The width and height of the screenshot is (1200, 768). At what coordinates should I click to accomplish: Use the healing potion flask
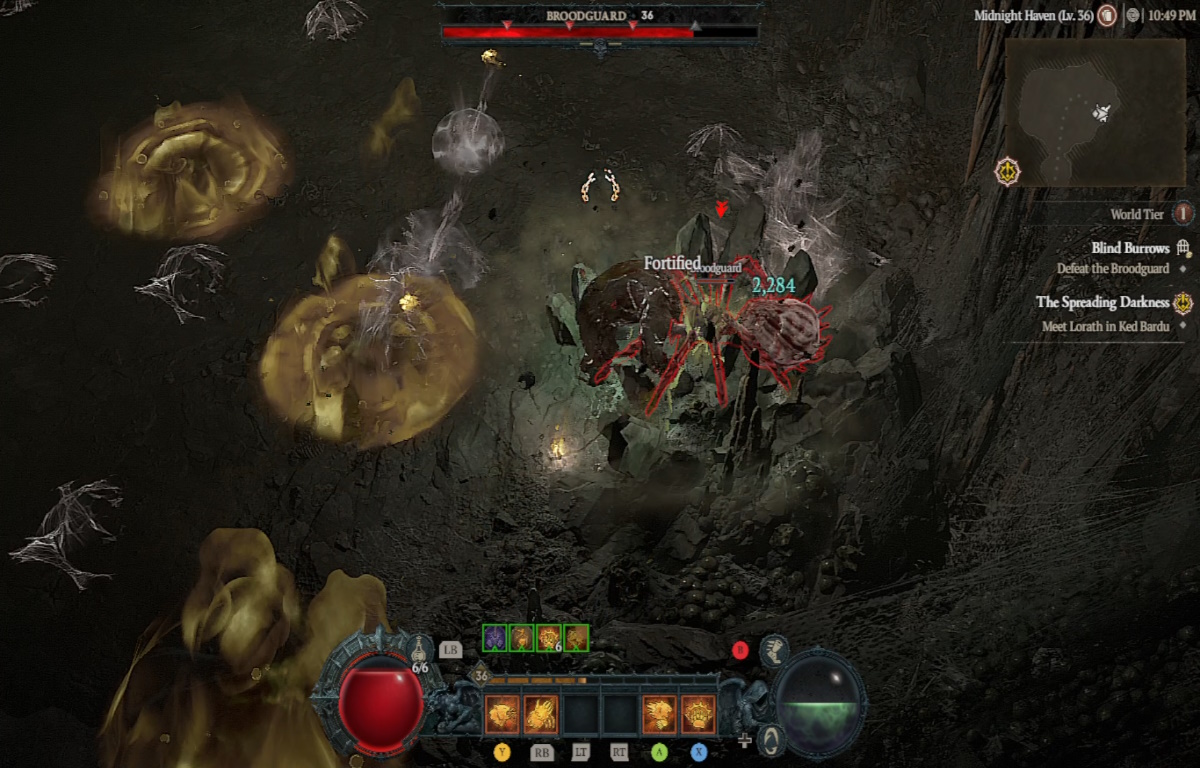point(420,651)
